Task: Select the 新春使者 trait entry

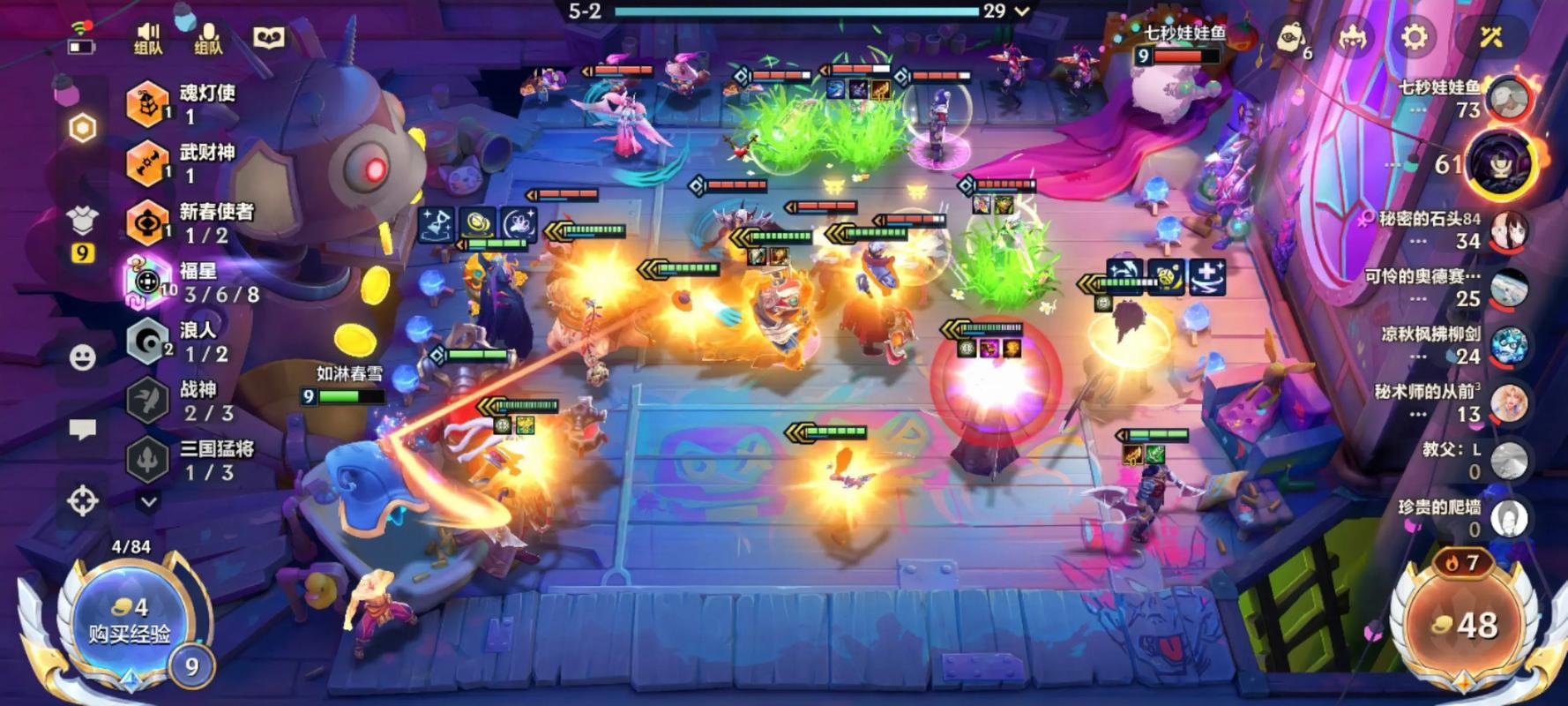Action: click(x=189, y=222)
